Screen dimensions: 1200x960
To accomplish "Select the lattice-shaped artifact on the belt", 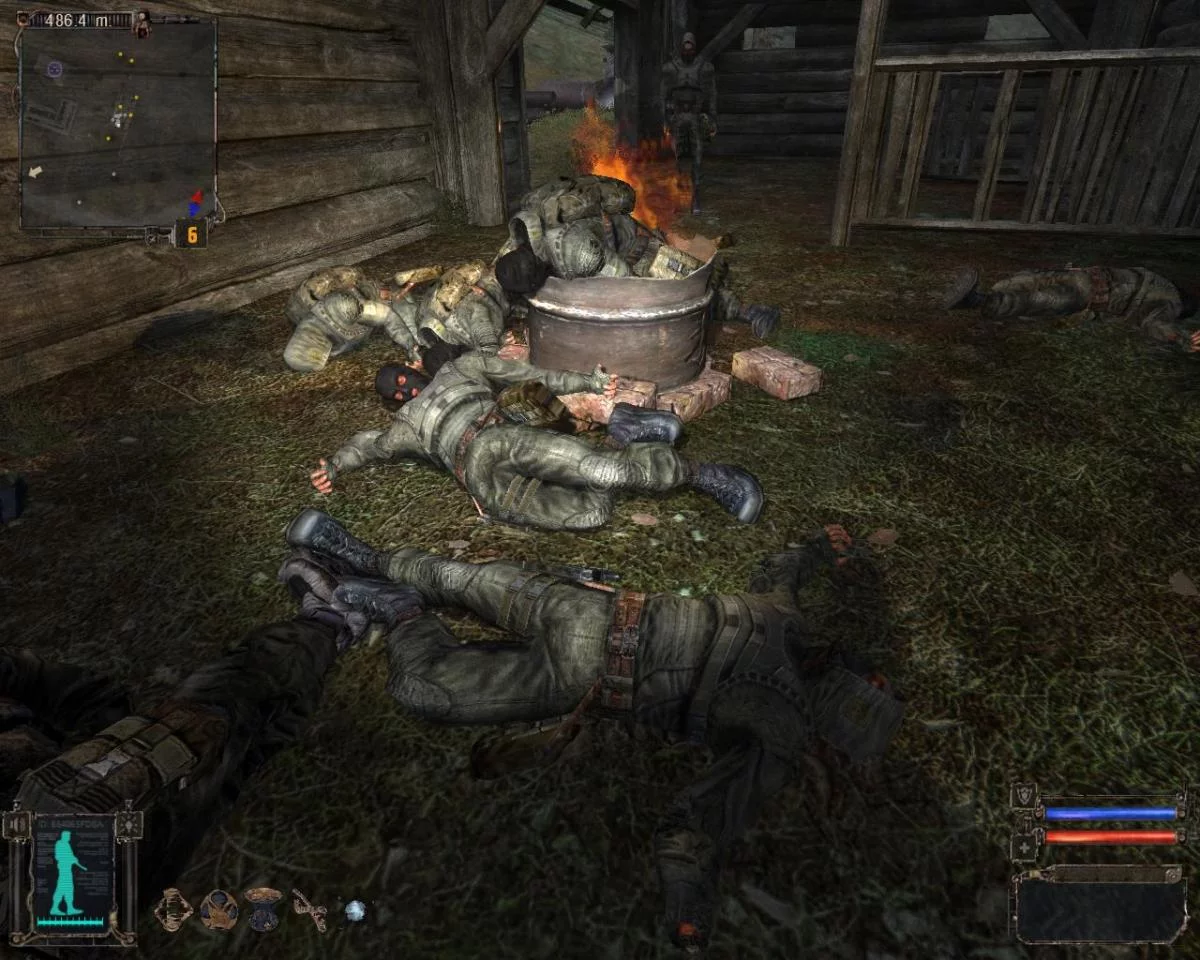I will point(173,908).
